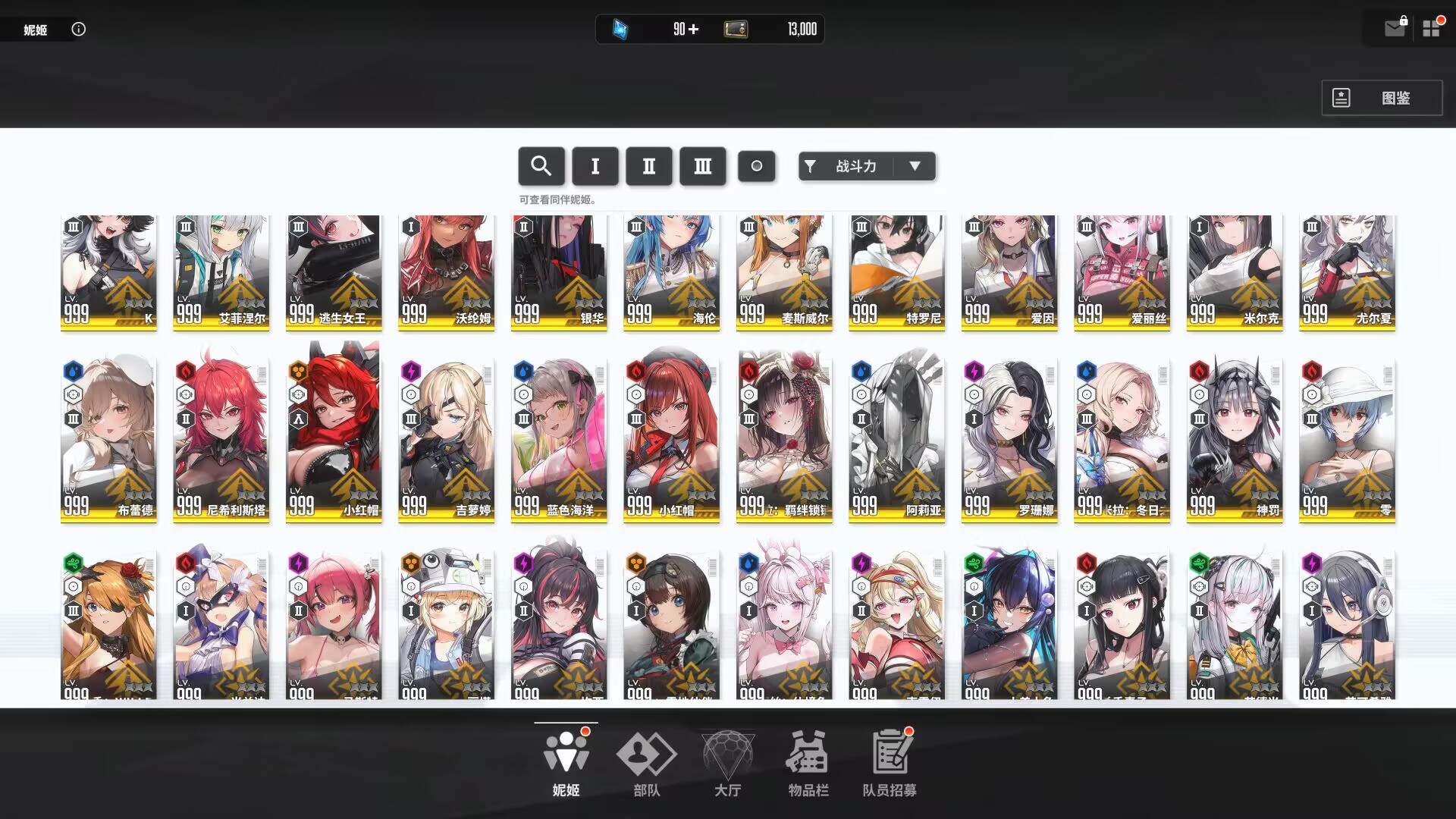Image resolution: width=1456 pixels, height=819 pixels.
Task: Open the 队员招募 recruit tab
Action: pos(890,764)
